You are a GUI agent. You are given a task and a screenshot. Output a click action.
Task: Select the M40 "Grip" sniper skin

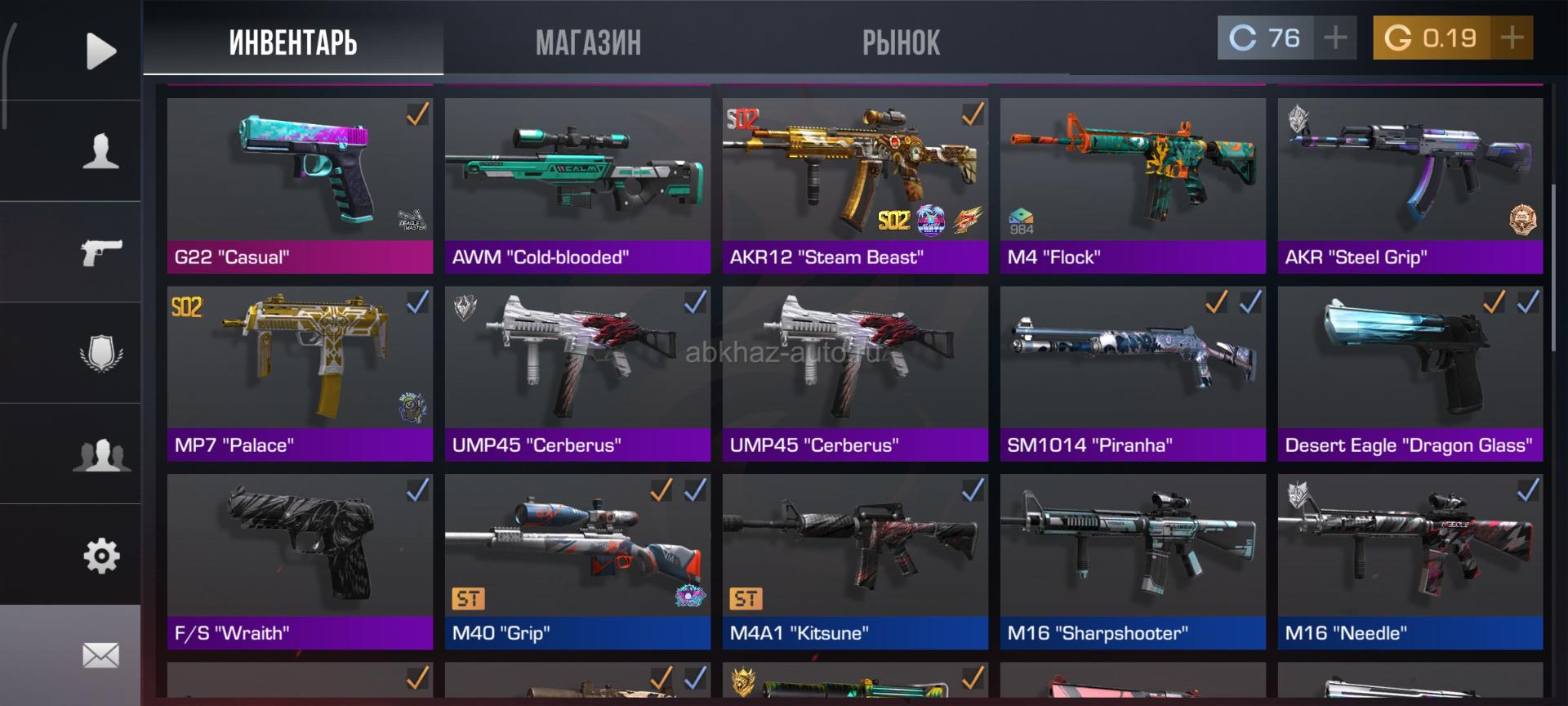(577, 561)
